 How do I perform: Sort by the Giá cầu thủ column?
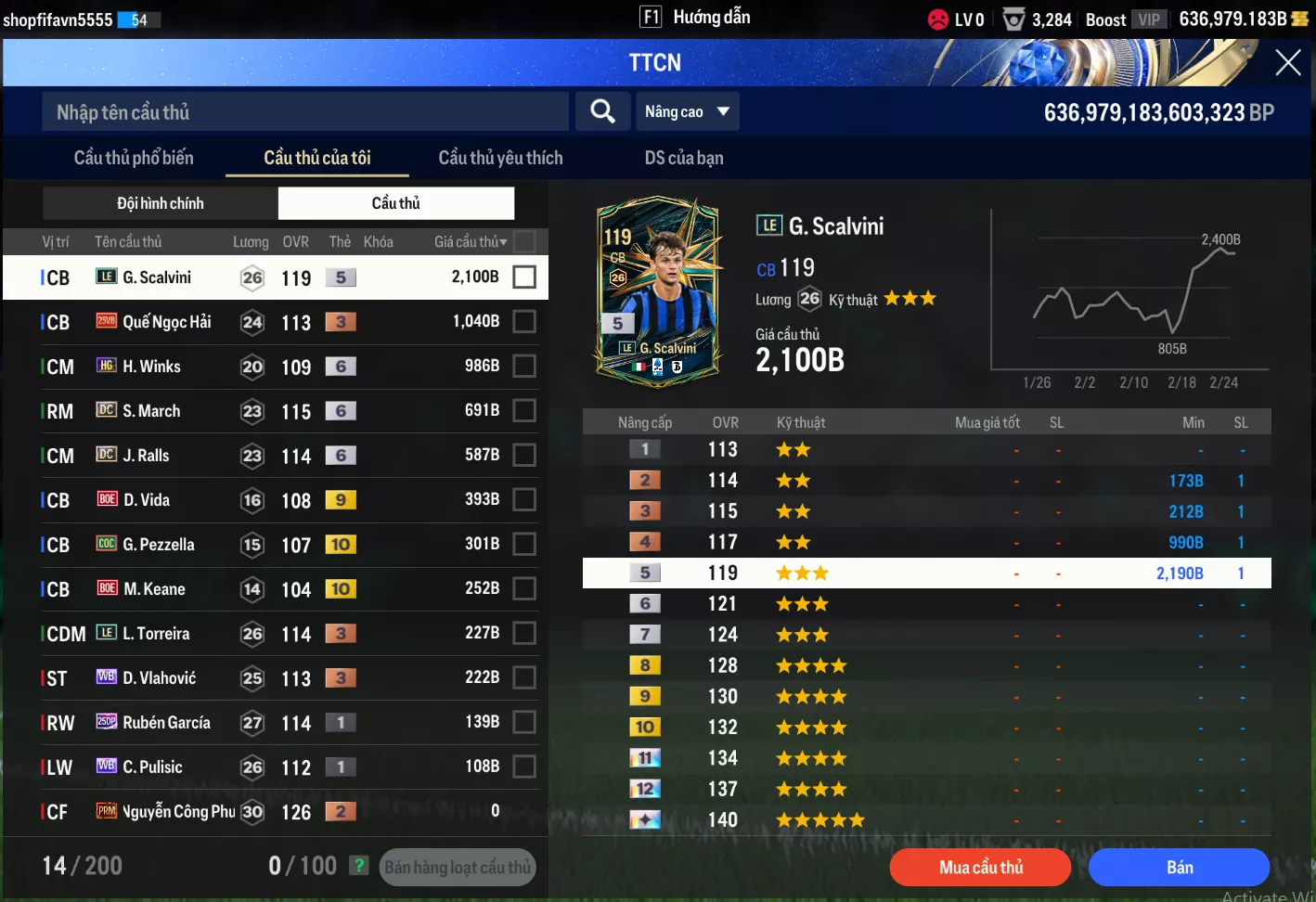[x=471, y=242]
